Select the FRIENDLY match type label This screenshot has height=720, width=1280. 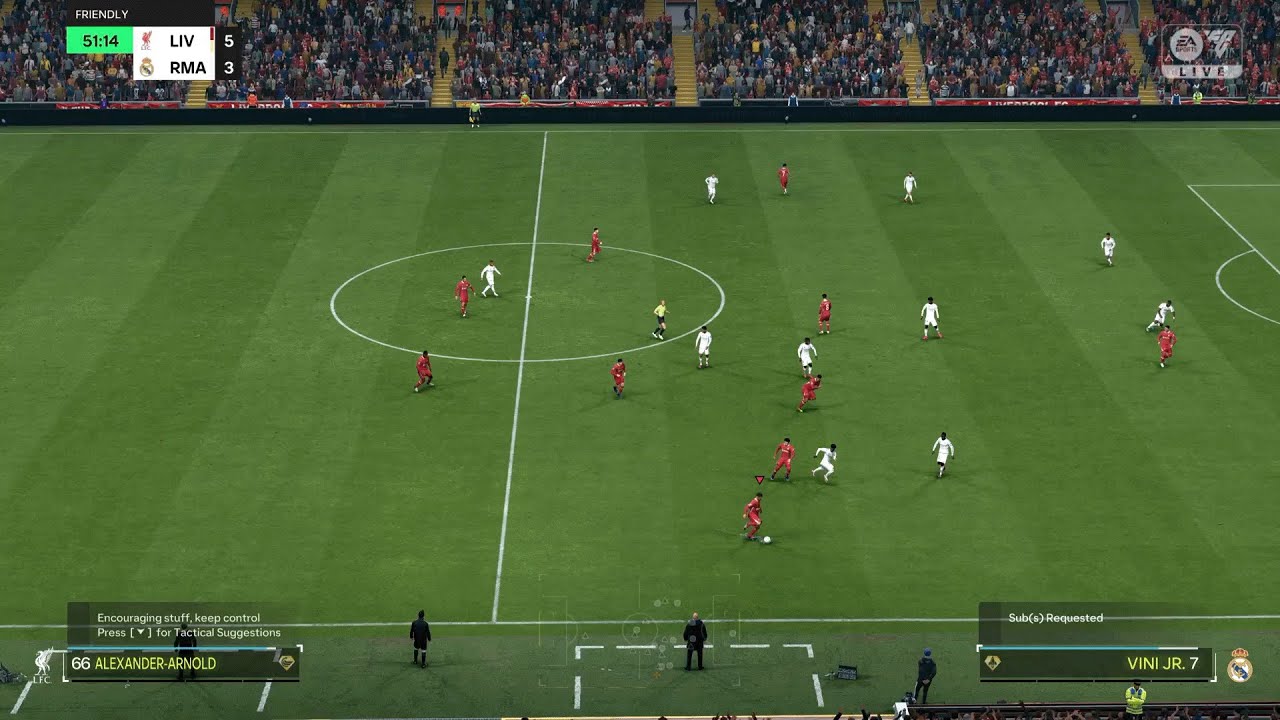(101, 13)
